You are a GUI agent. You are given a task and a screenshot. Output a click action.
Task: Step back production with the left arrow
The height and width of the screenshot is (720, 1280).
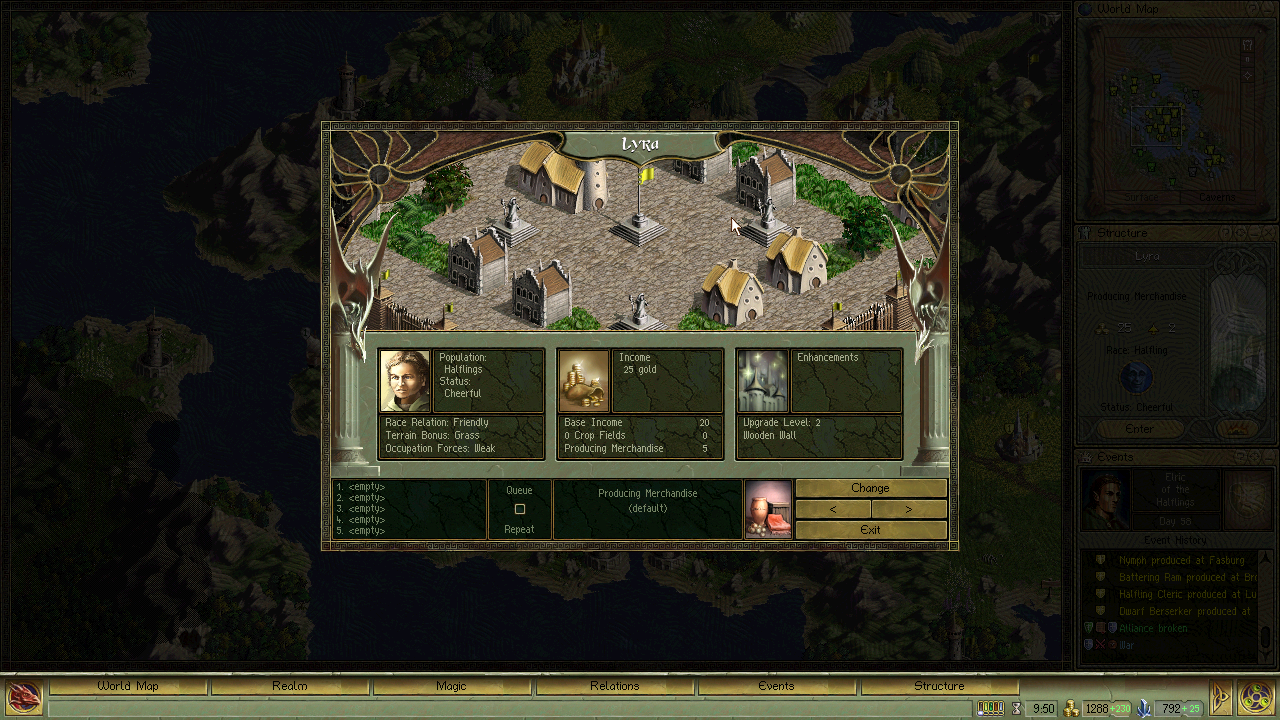pos(833,509)
